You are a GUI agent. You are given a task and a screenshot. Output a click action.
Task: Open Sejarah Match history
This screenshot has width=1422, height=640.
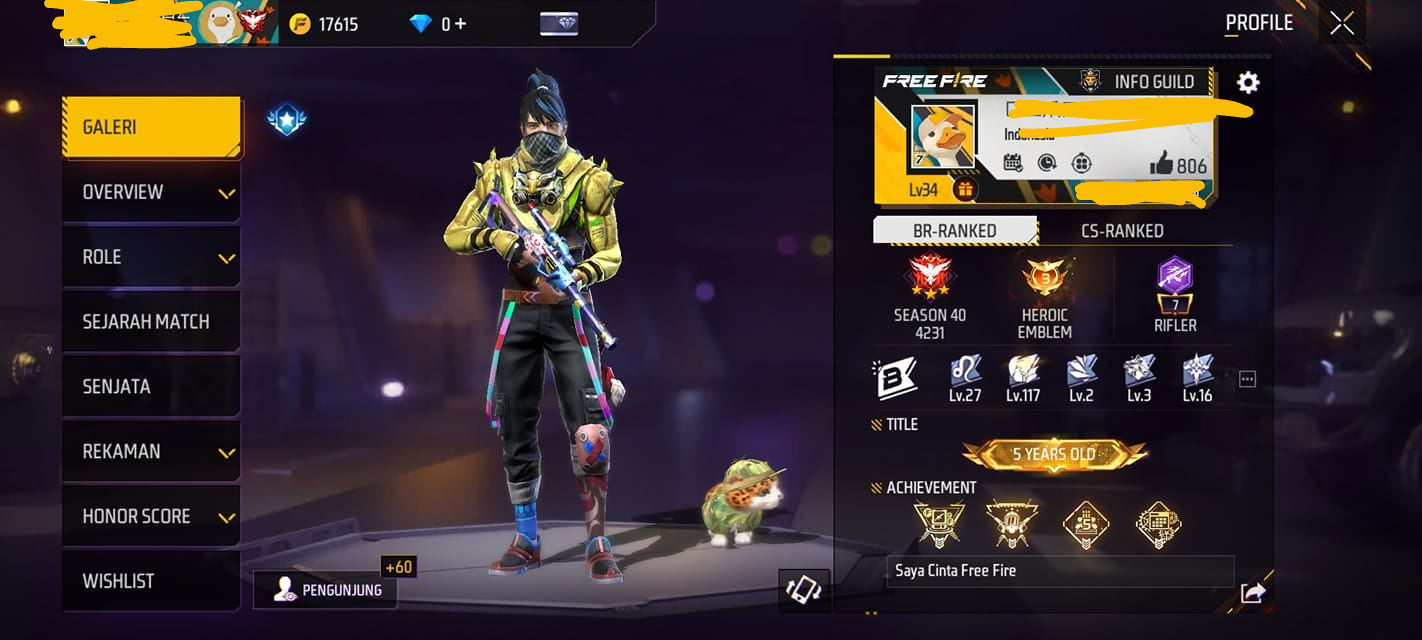(151, 322)
